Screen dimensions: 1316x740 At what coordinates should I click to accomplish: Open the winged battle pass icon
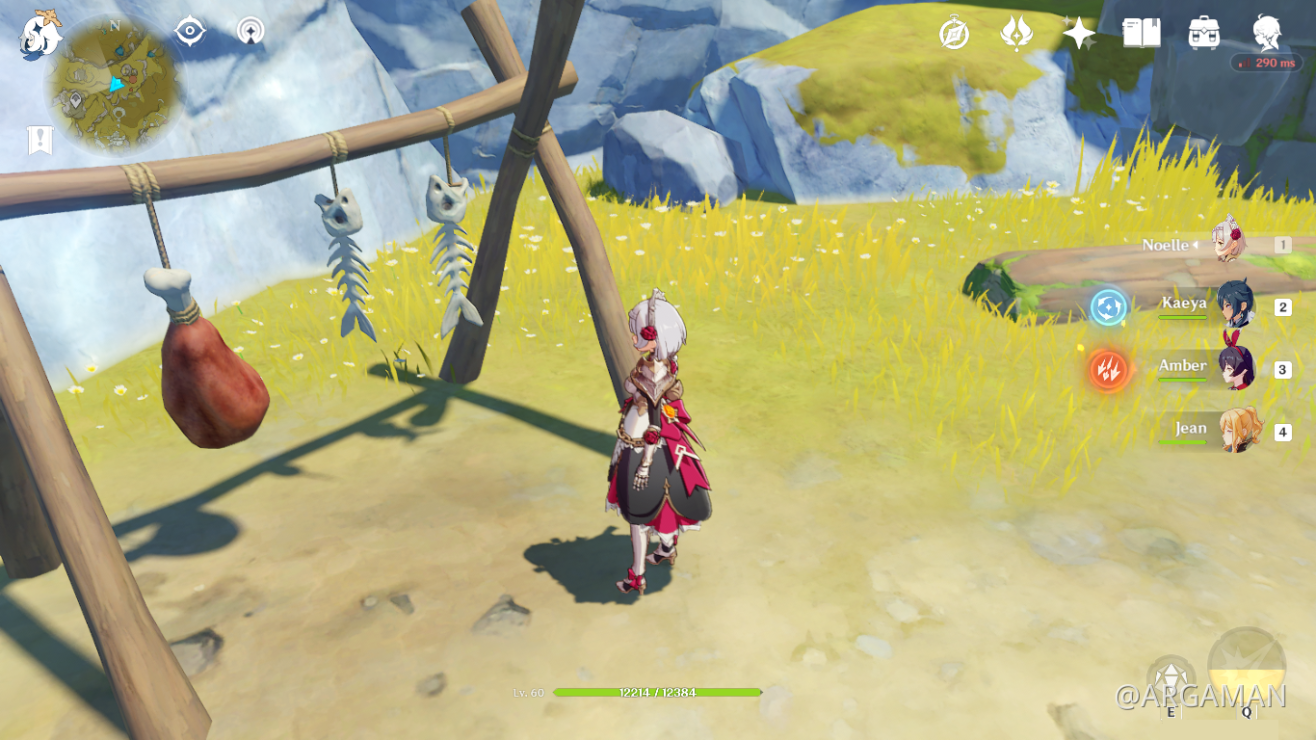(x=1016, y=33)
